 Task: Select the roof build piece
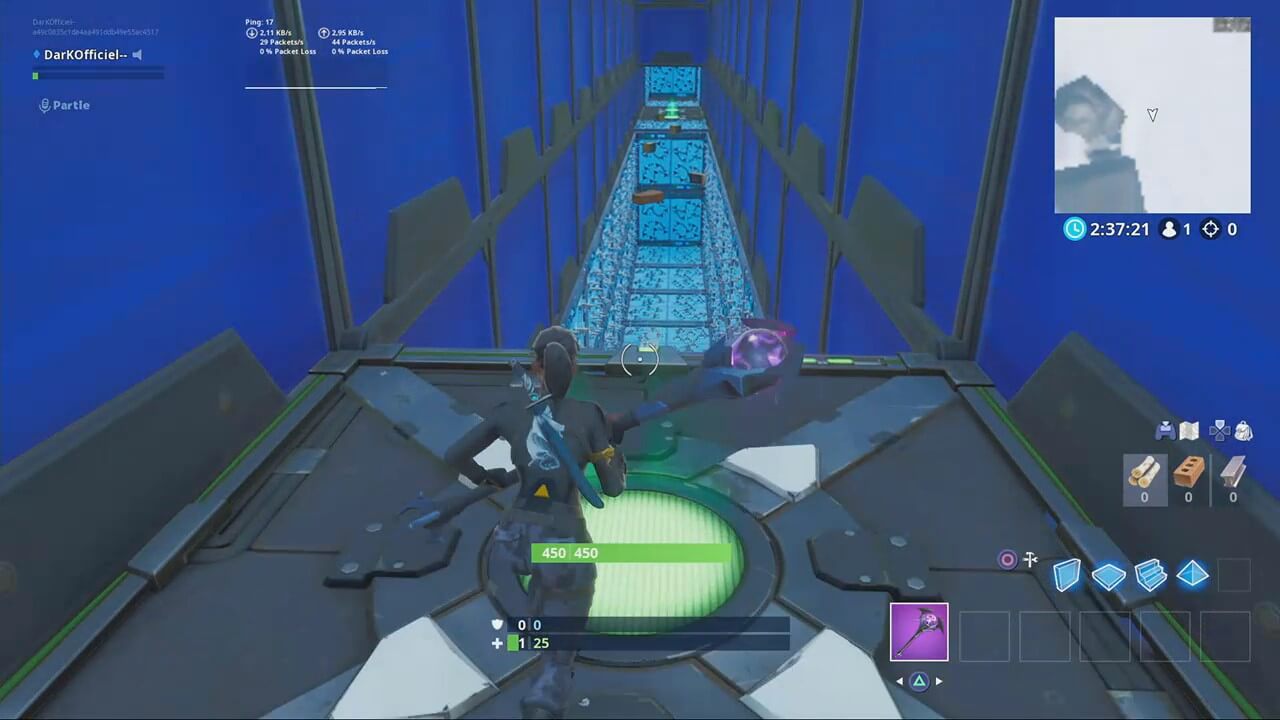(x=1192, y=575)
